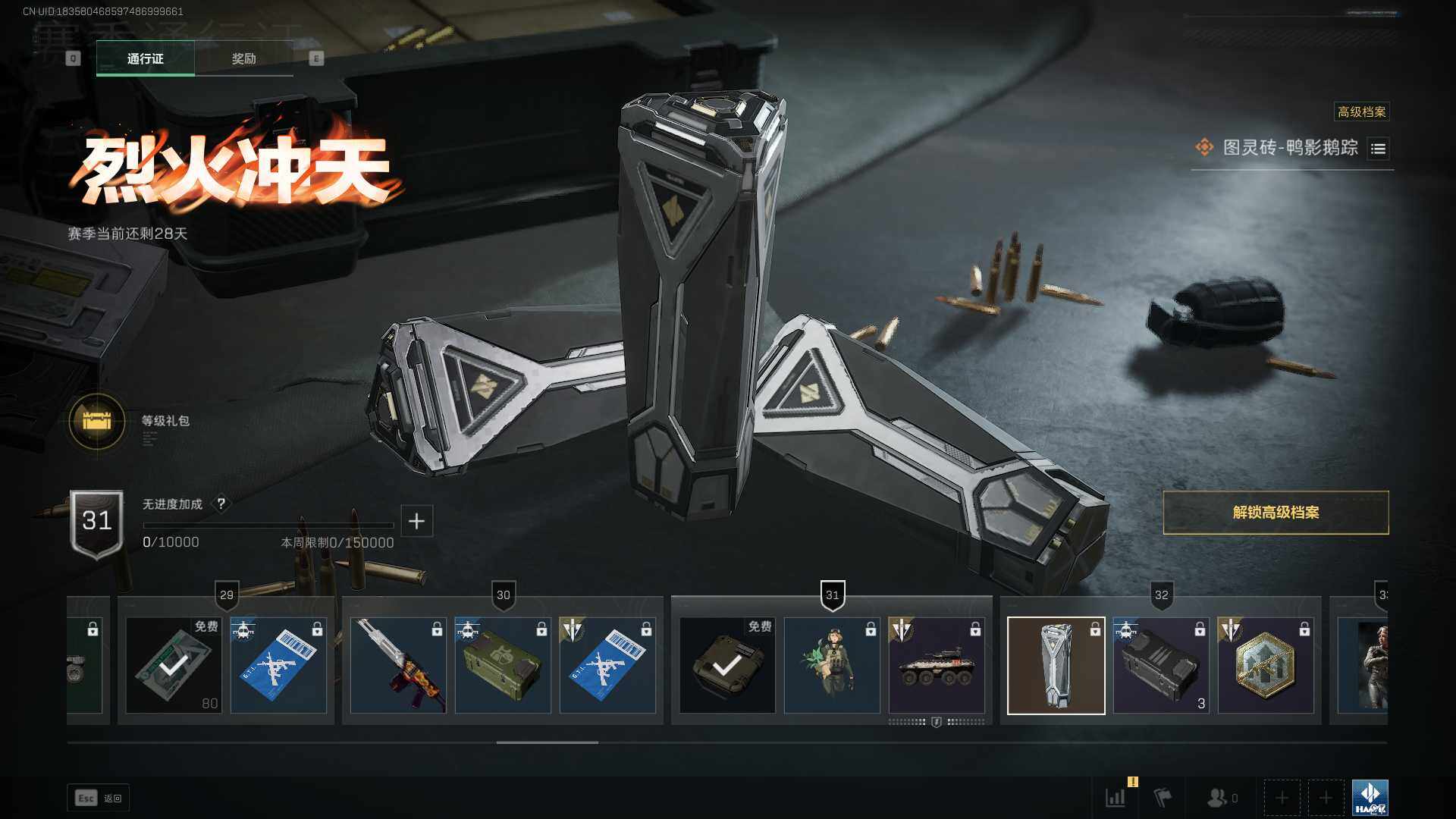Viewport: 1456px width, 819px height.
Task: Click the 解锁高级档案 button
Action: [x=1276, y=513]
